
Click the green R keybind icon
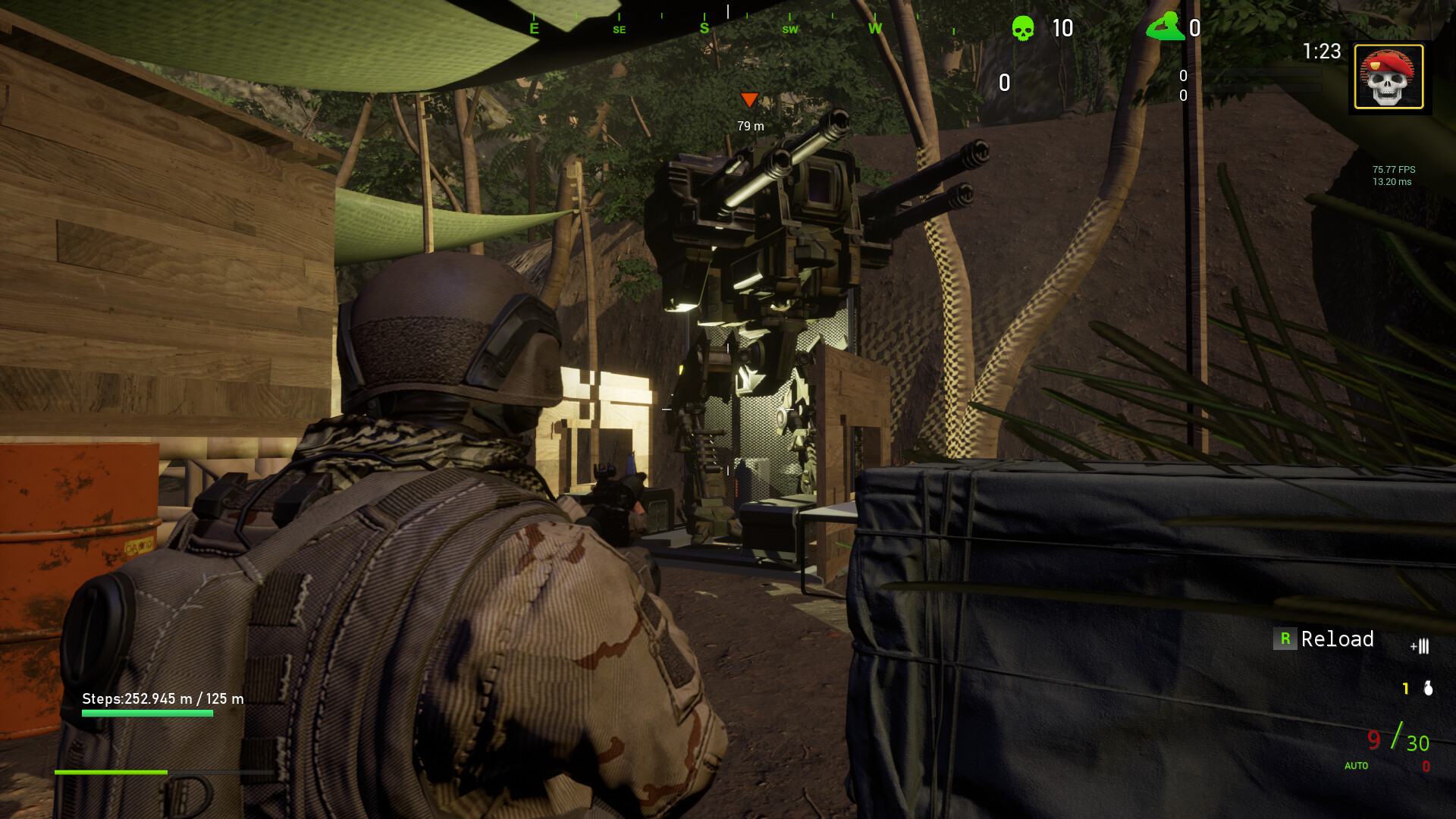point(1284,639)
